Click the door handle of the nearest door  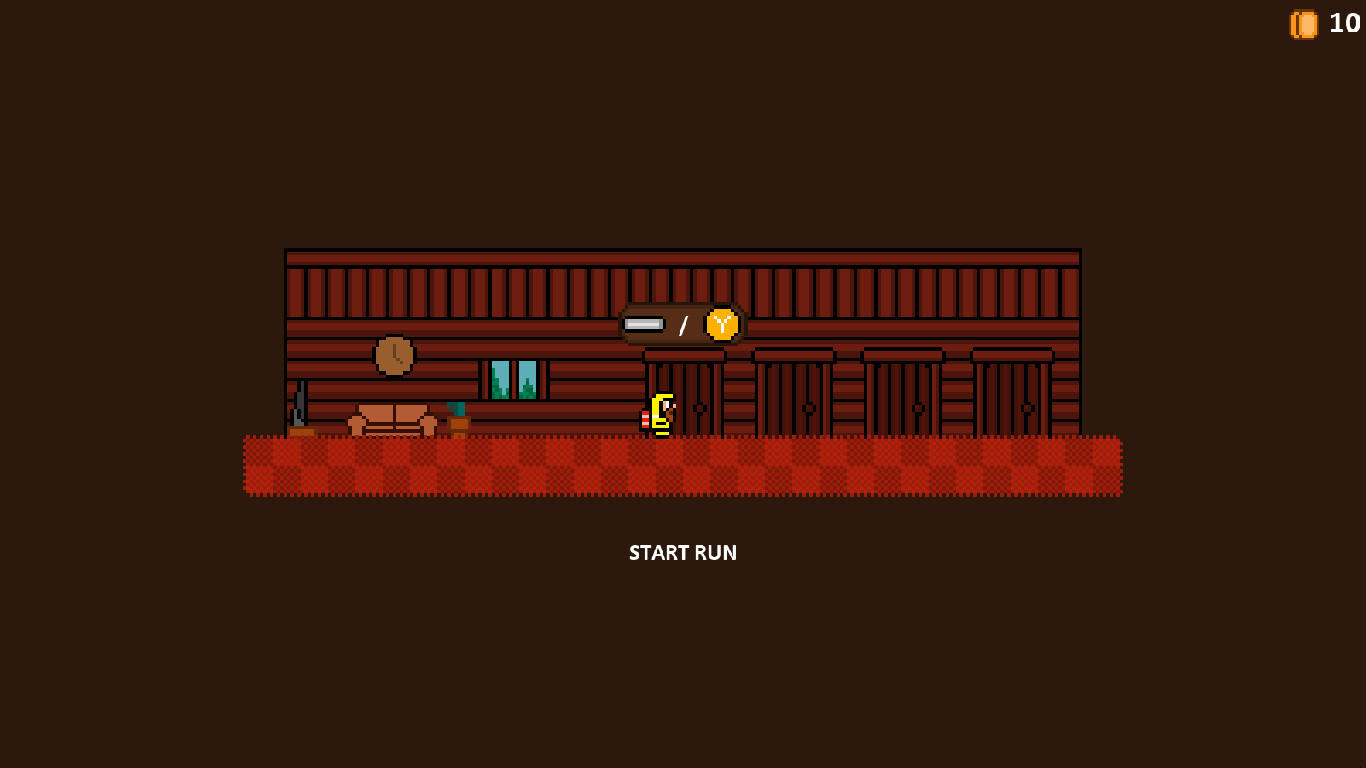(x=700, y=407)
